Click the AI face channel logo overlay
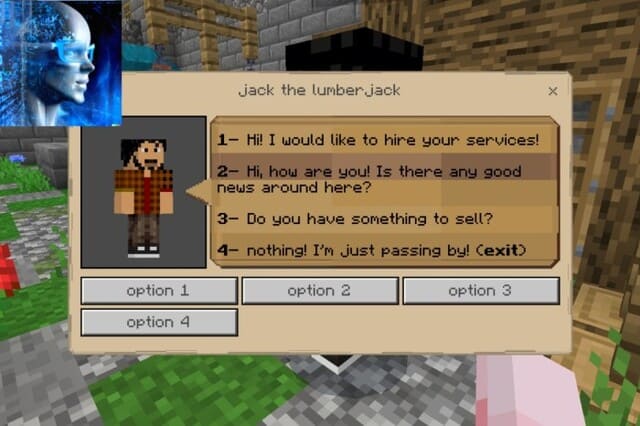 point(60,62)
